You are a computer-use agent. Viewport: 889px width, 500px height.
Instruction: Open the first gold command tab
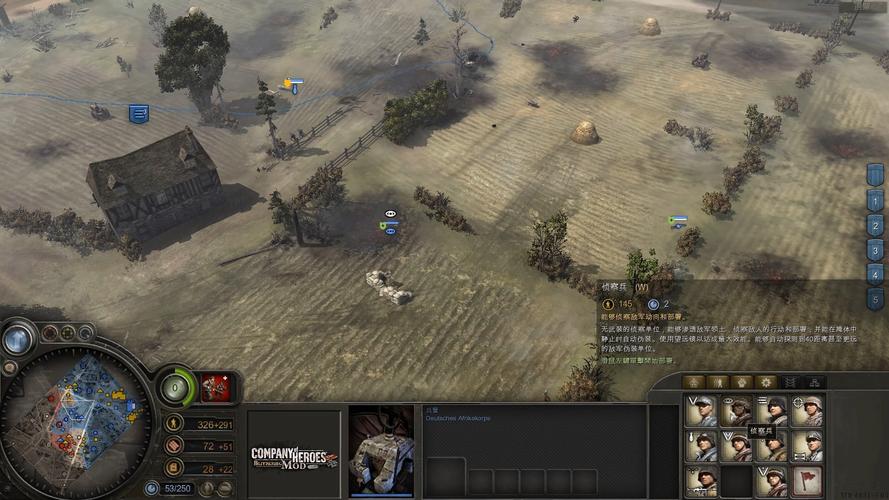[692, 382]
